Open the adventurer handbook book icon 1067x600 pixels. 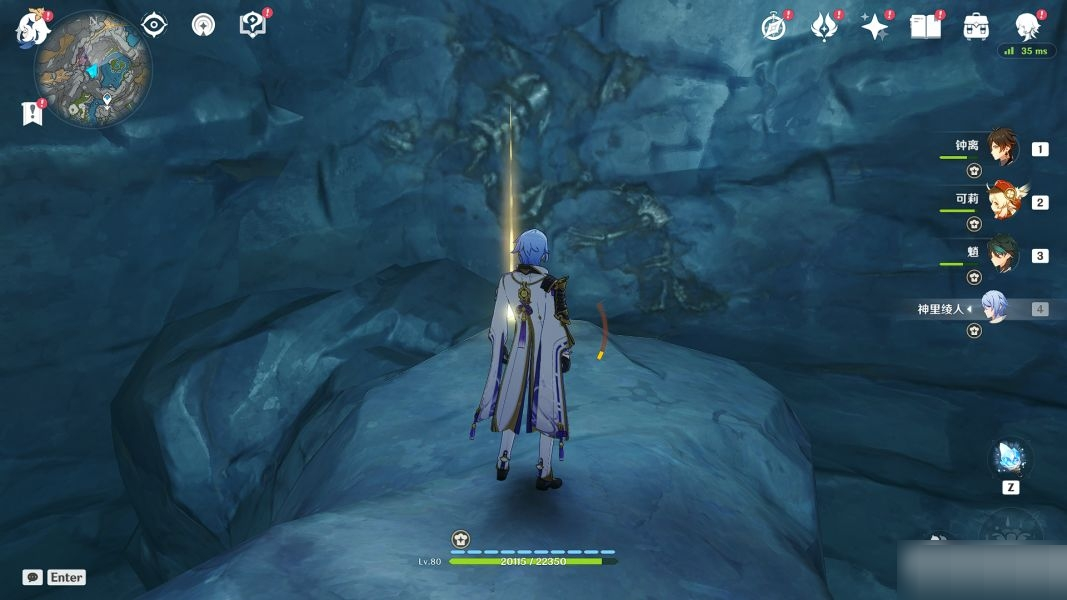pos(925,27)
